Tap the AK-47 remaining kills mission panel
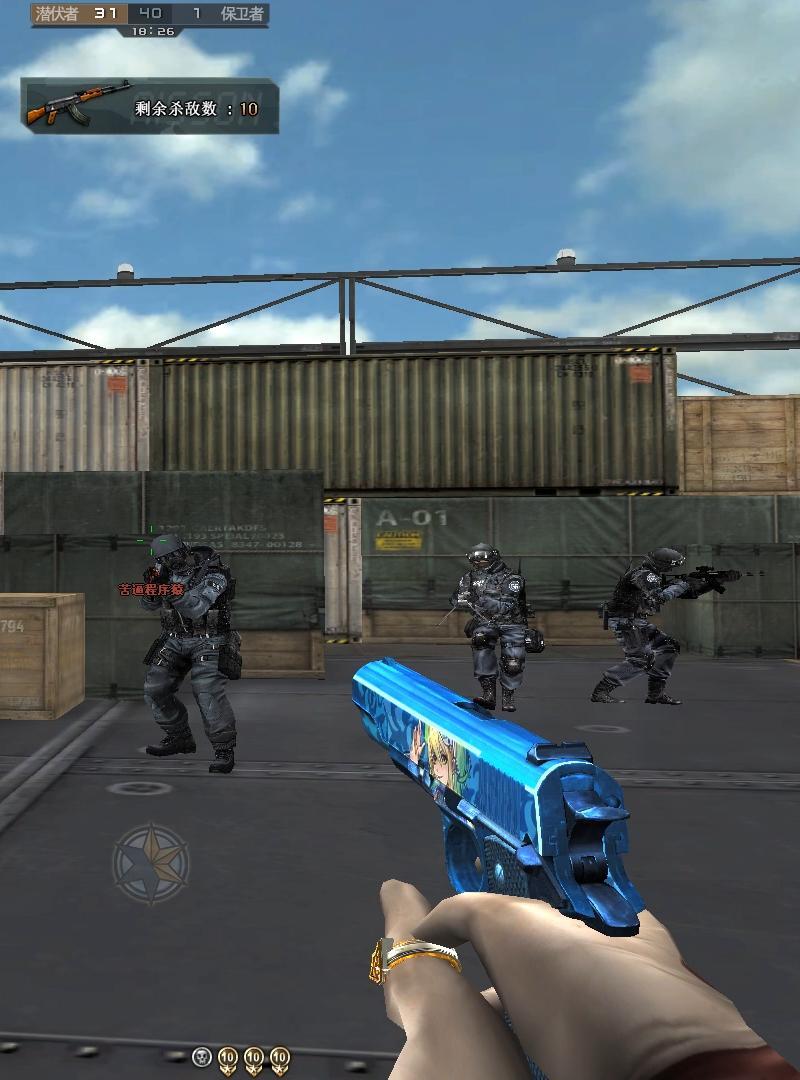The width and height of the screenshot is (800, 1080). tap(150, 106)
